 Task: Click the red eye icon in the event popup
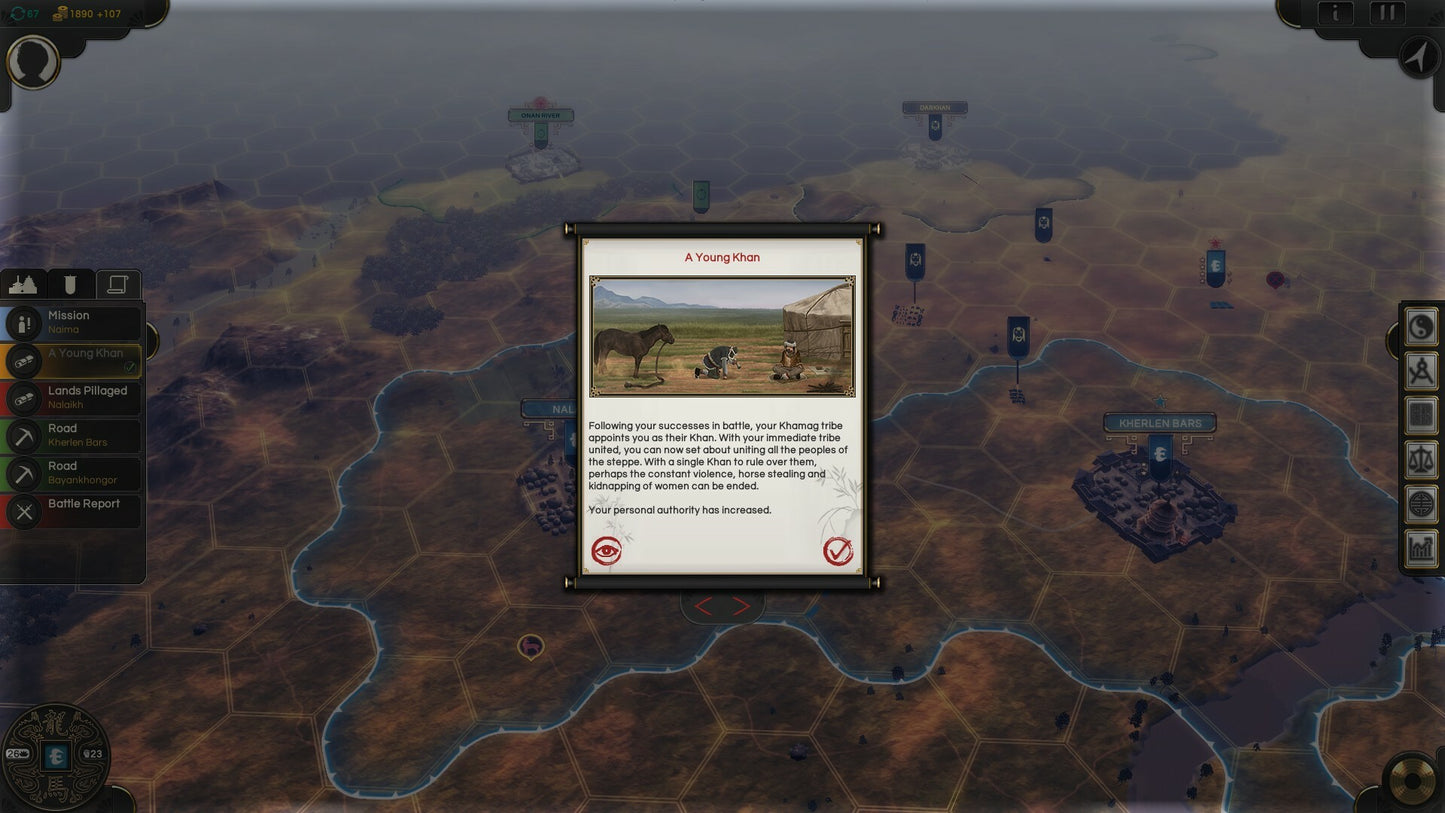point(604,550)
